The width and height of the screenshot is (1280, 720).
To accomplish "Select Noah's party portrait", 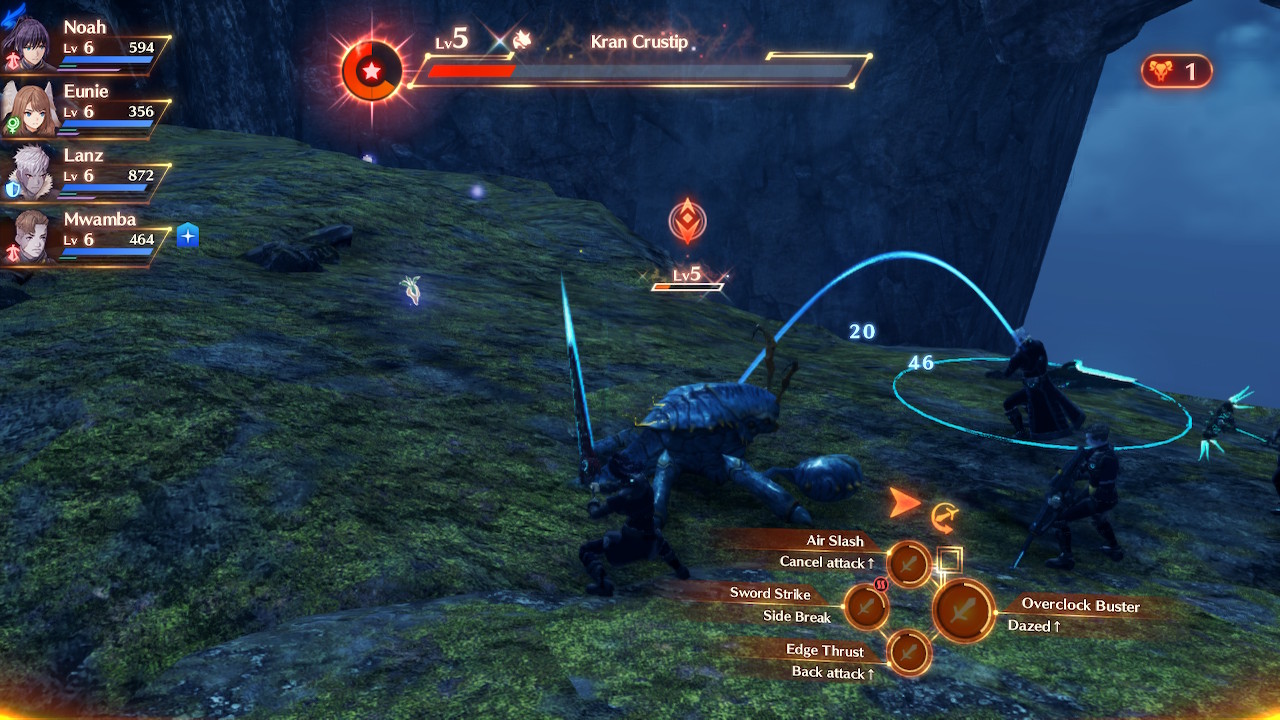I will (x=26, y=45).
